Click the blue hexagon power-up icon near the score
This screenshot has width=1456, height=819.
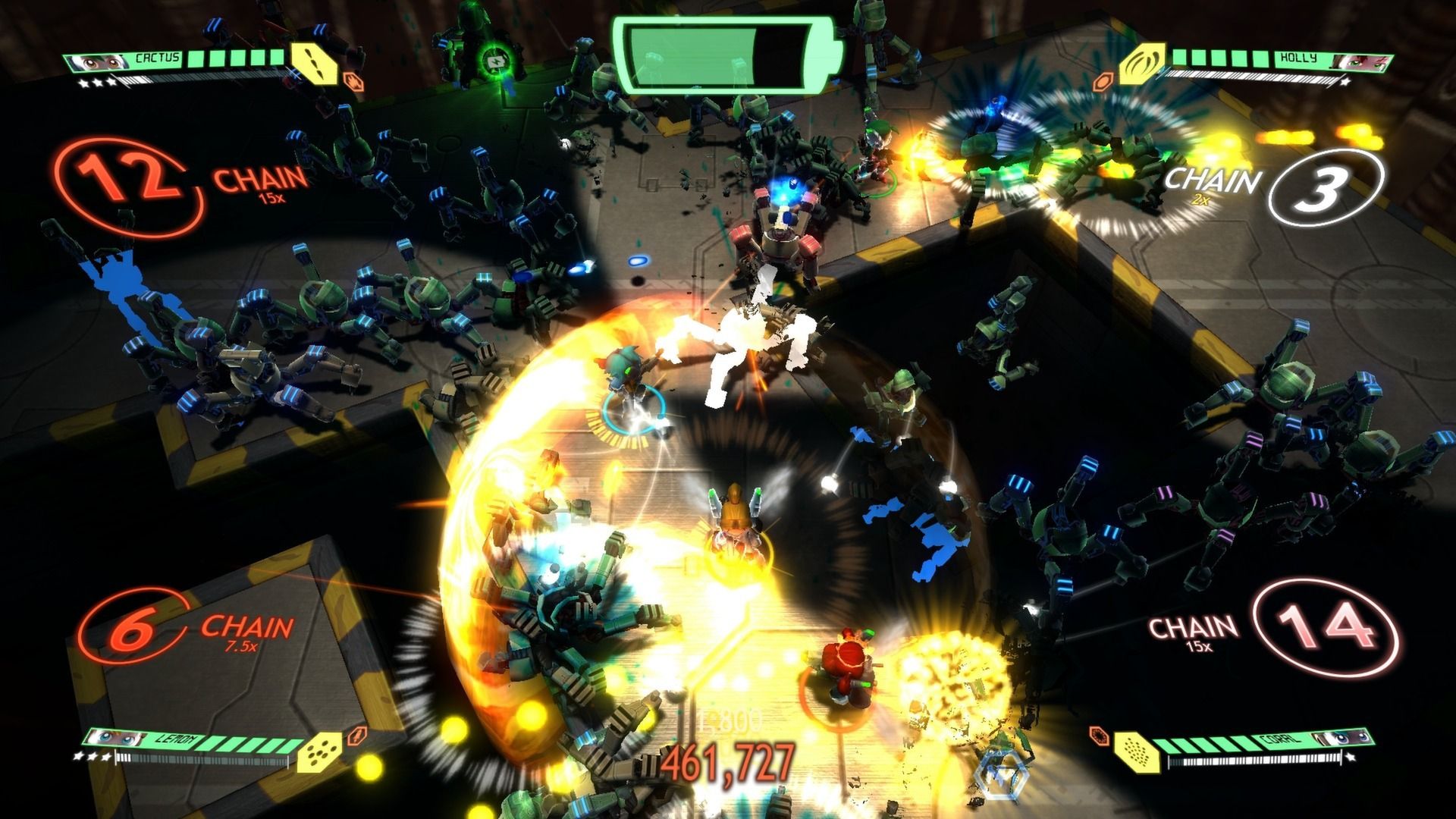1002,776
